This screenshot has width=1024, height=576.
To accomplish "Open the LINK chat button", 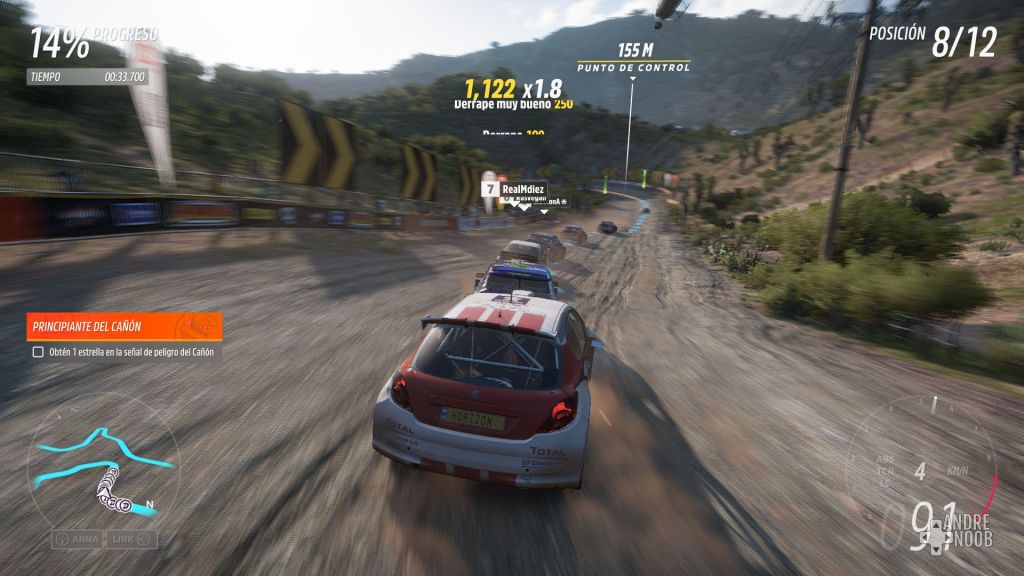I will click(133, 539).
